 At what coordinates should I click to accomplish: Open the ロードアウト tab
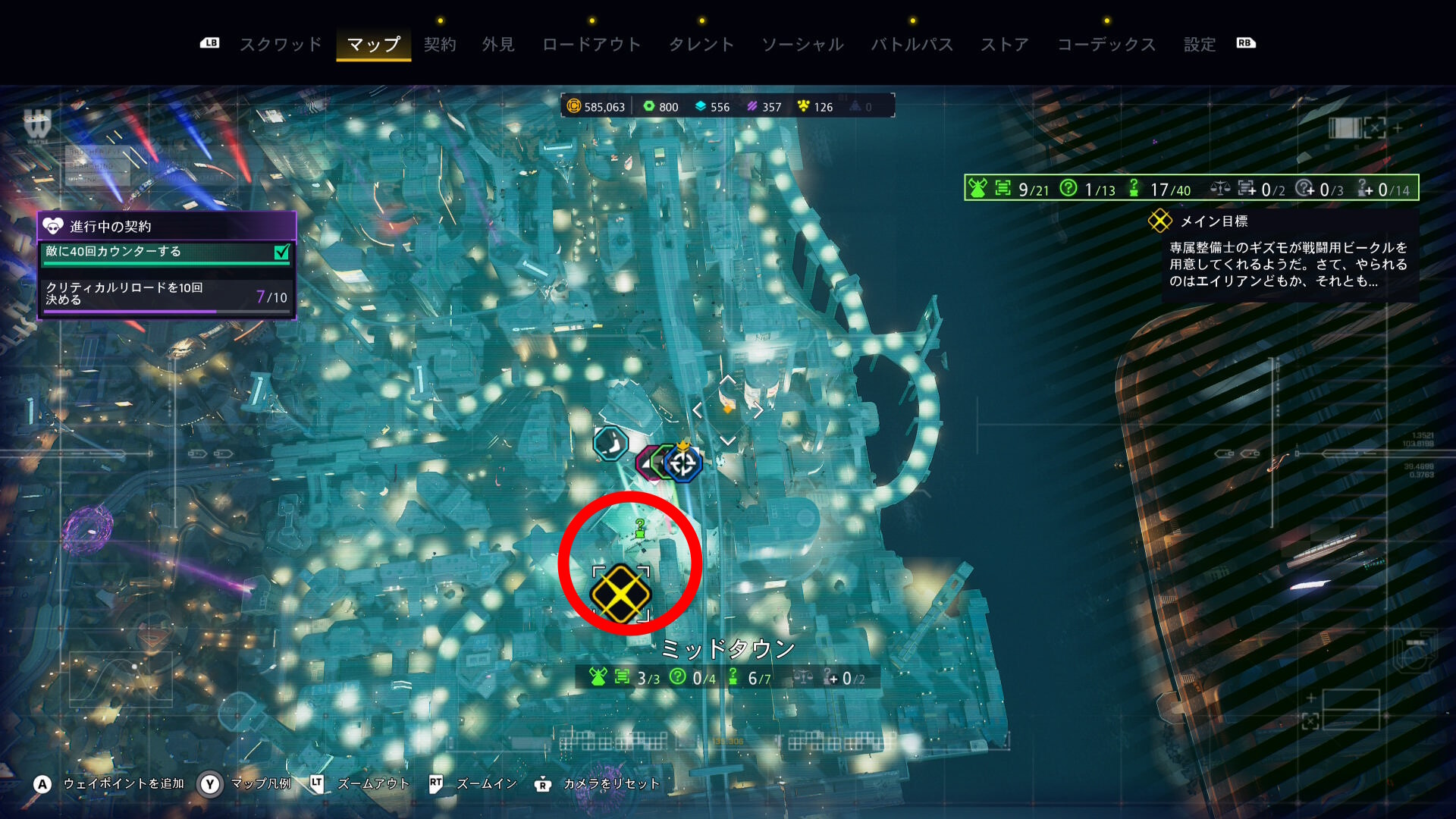click(x=591, y=45)
